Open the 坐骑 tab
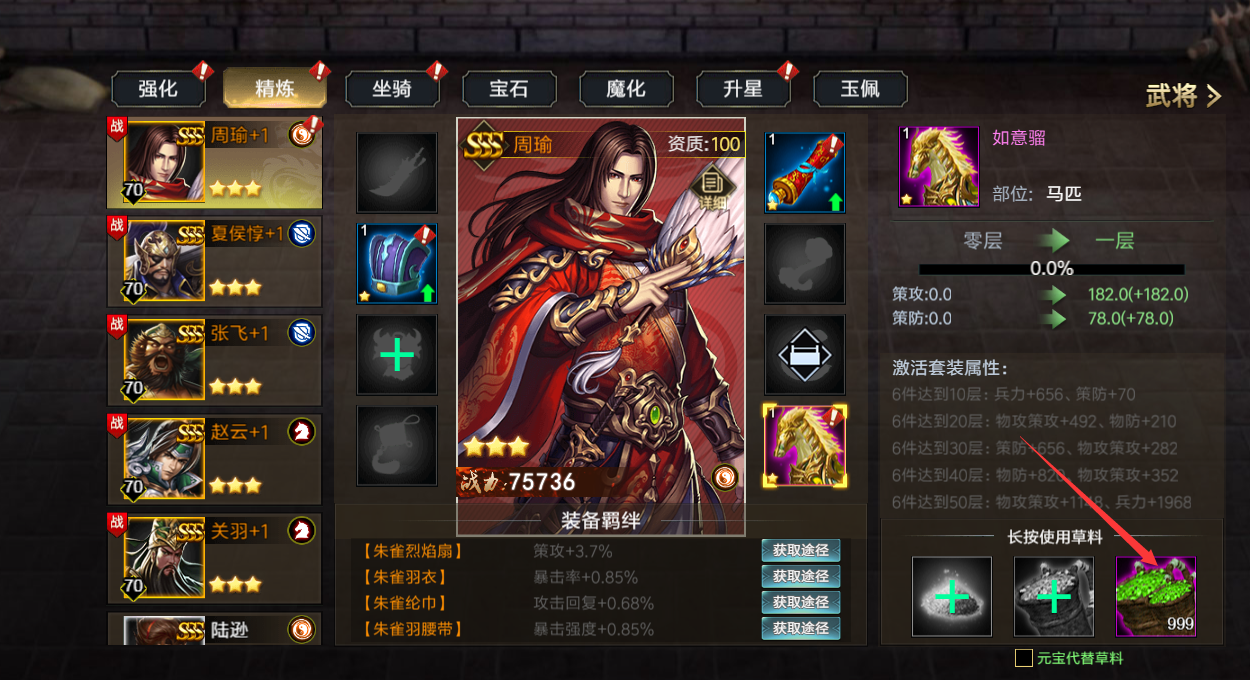The height and width of the screenshot is (680, 1250). pos(392,89)
